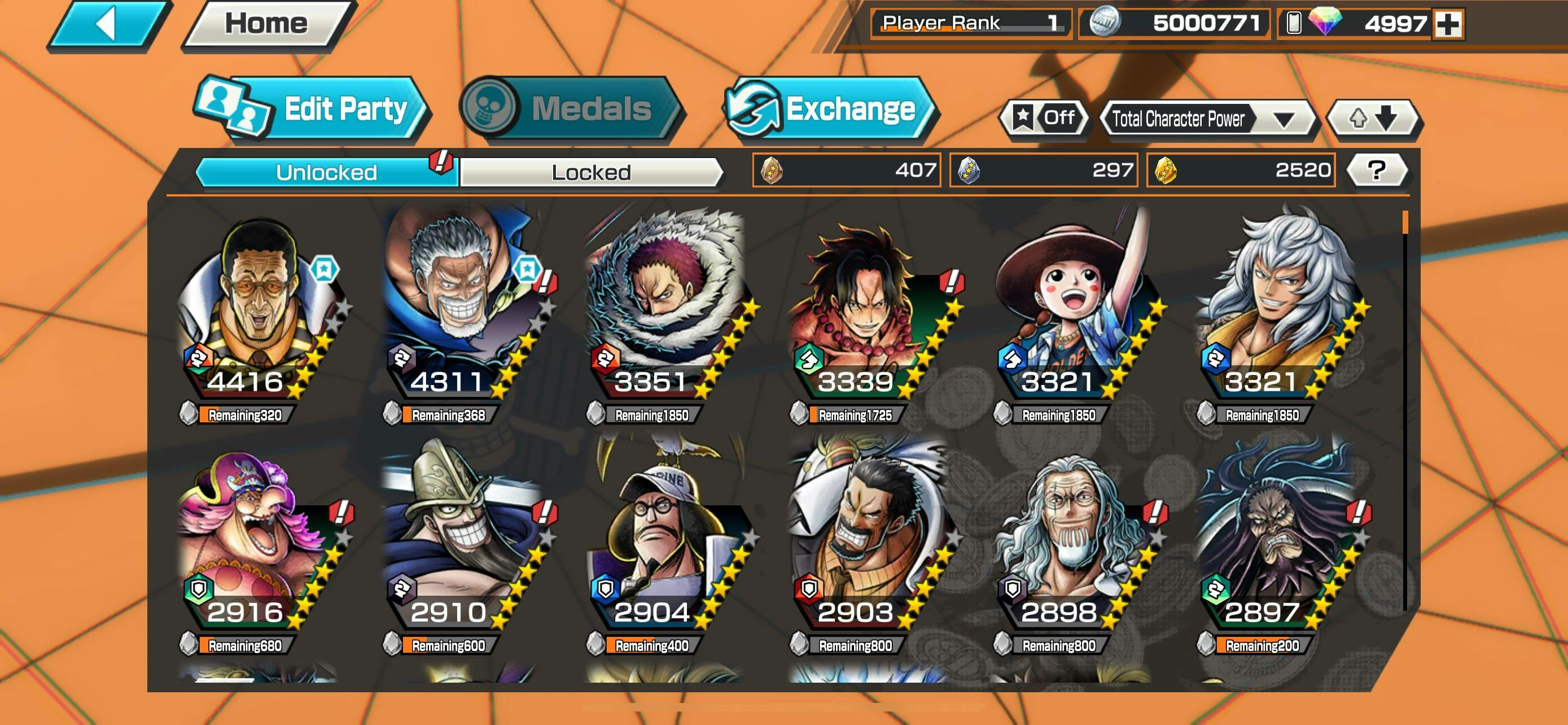Select the character with 2898 power

click(x=1072, y=541)
